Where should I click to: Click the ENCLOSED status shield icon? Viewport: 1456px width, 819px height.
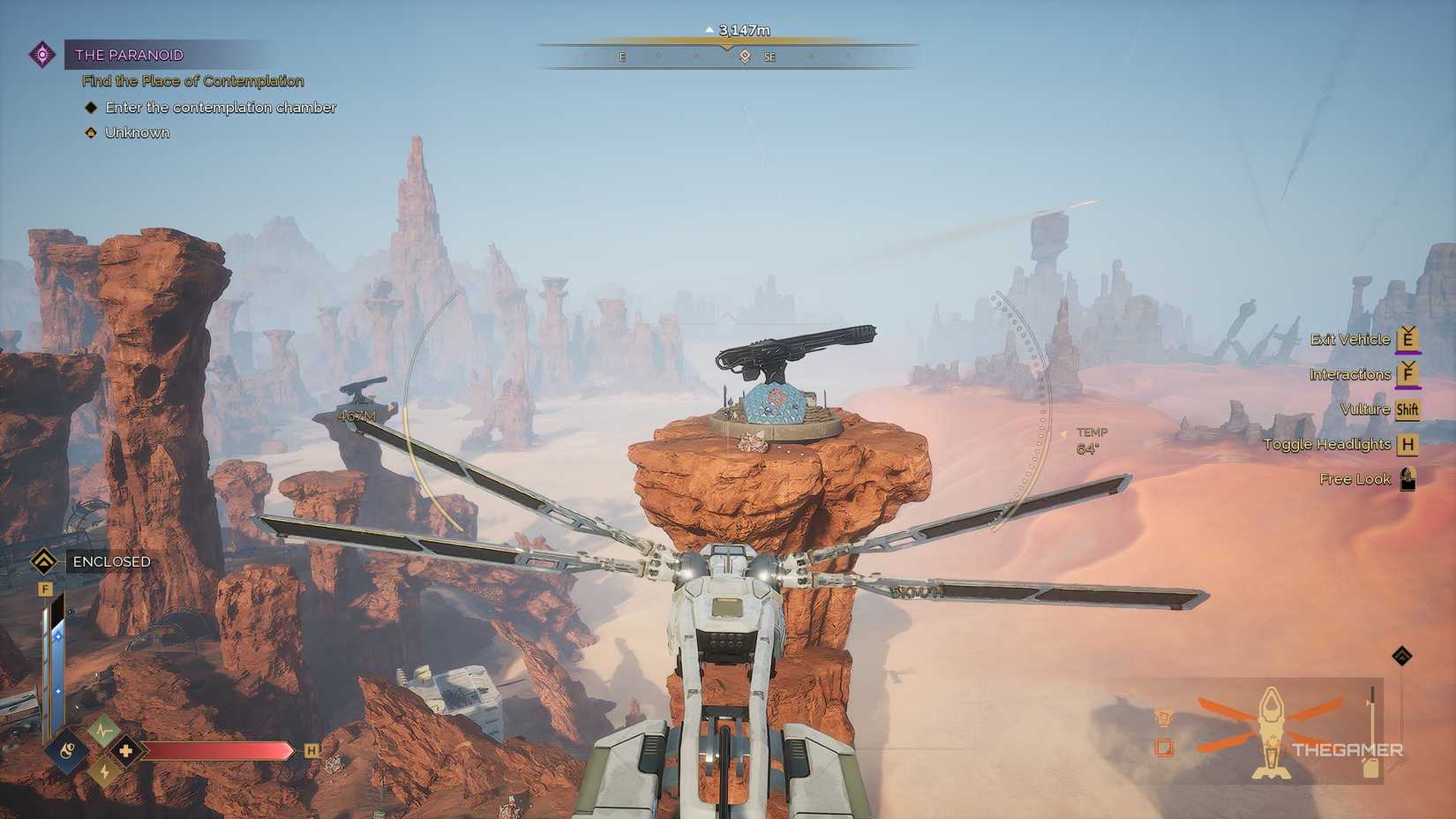(42, 560)
